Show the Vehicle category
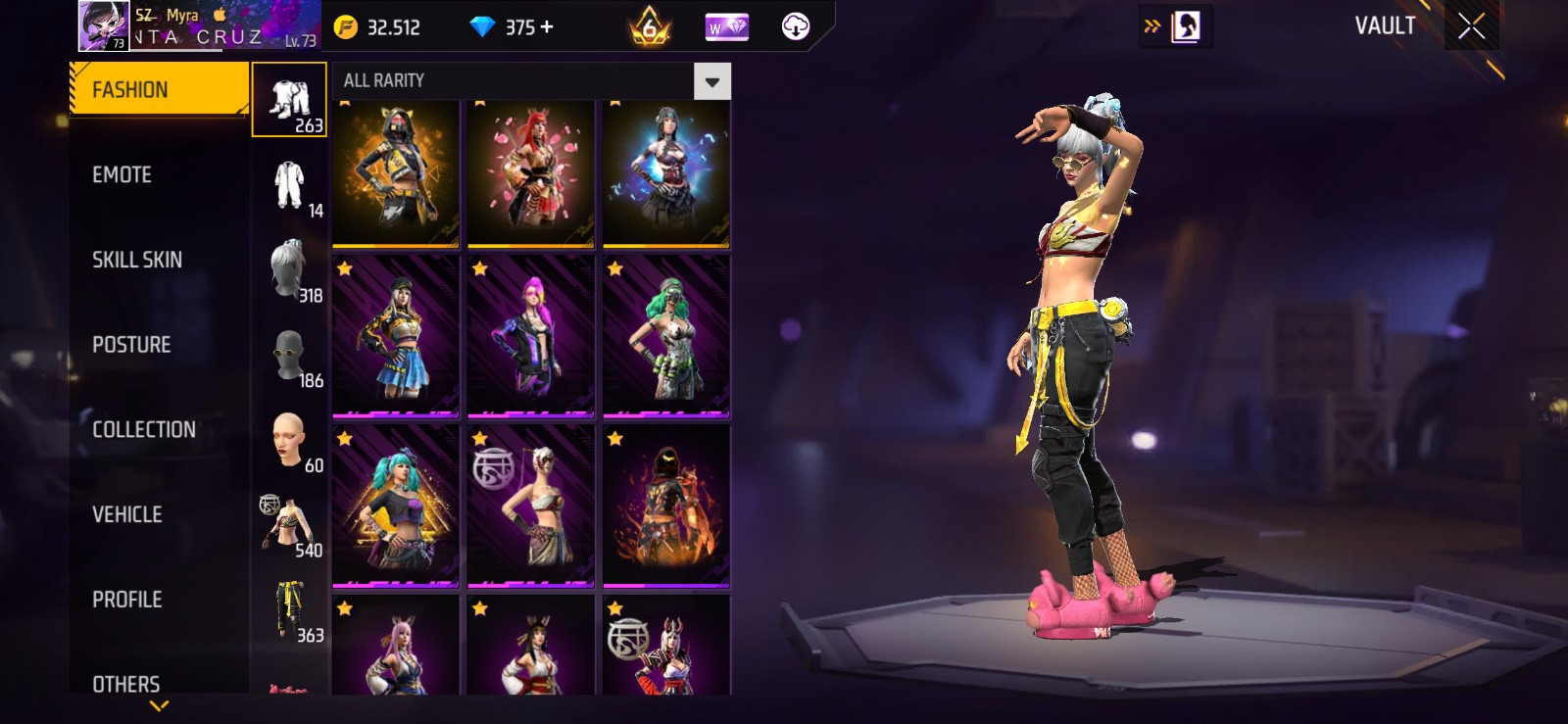This screenshot has height=724, width=1568. (127, 514)
